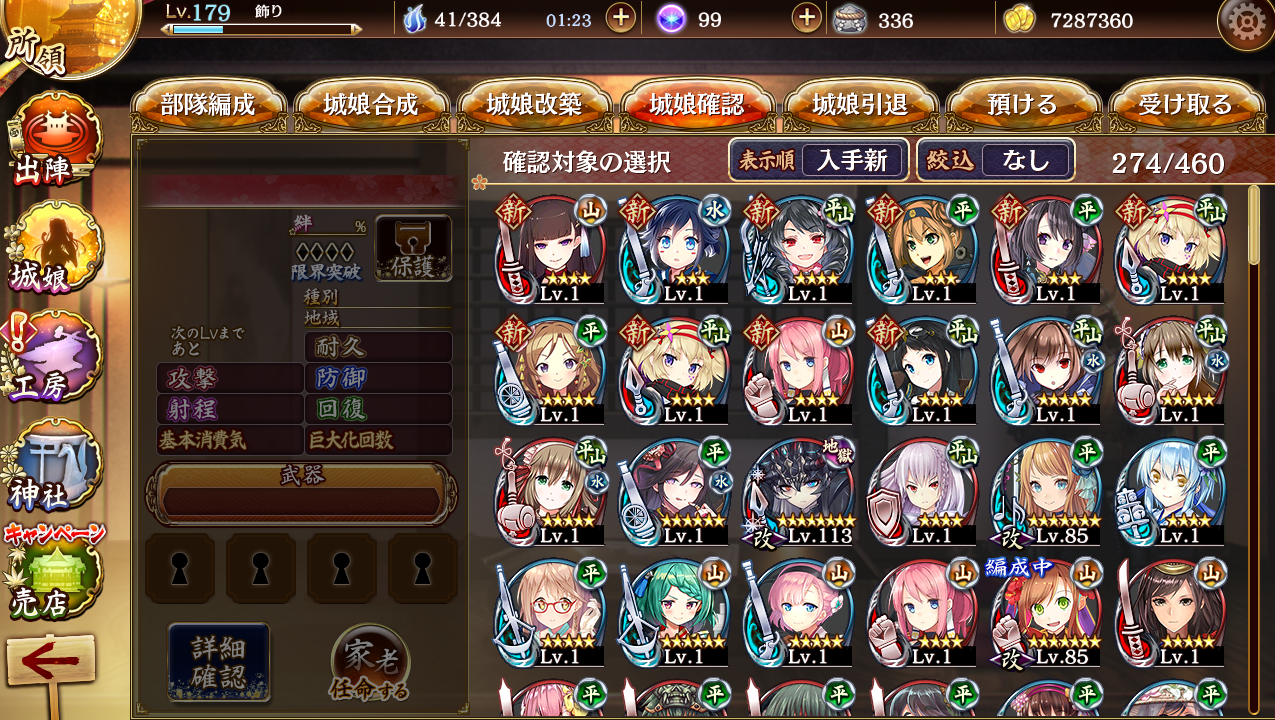Open the 工房 workshop menu

point(50,360)
